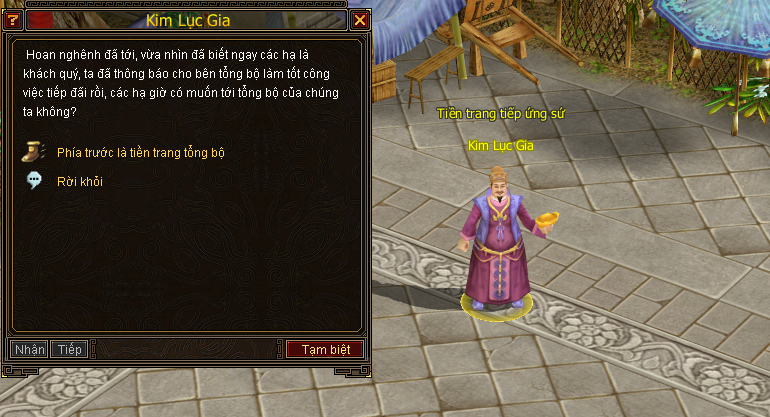770x417 pixels.
Task: Open the question mark help button
Action: (x=13, y=20)
